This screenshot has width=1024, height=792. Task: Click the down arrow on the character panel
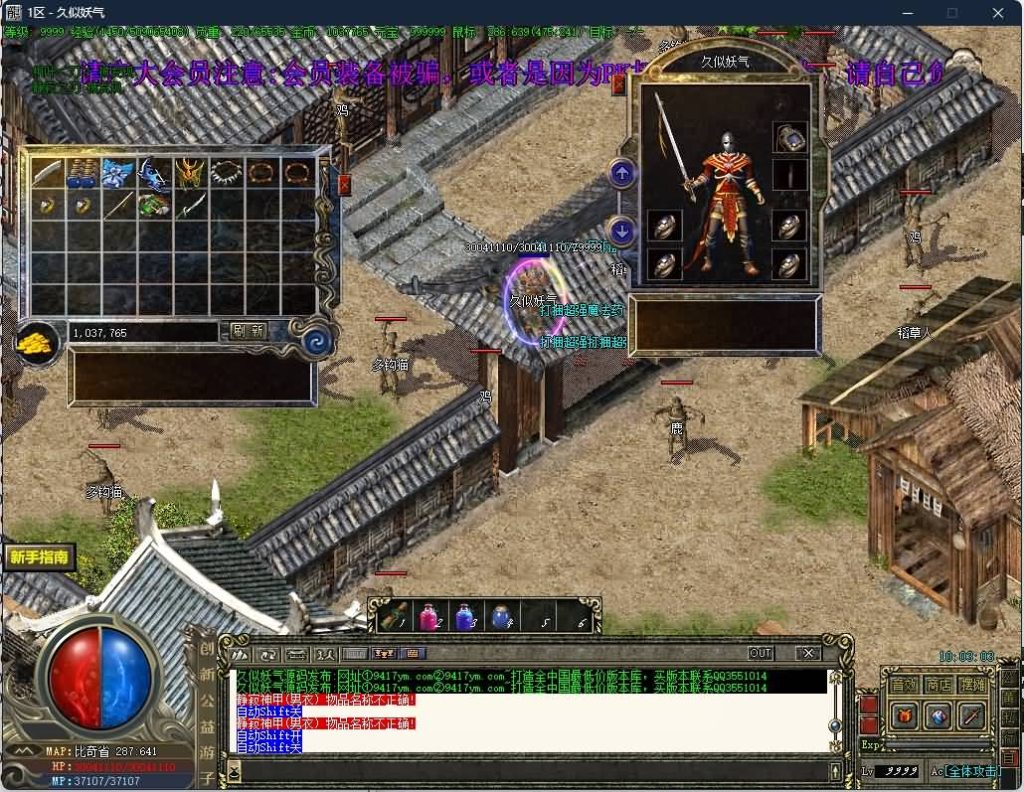(x=622, y=231)
